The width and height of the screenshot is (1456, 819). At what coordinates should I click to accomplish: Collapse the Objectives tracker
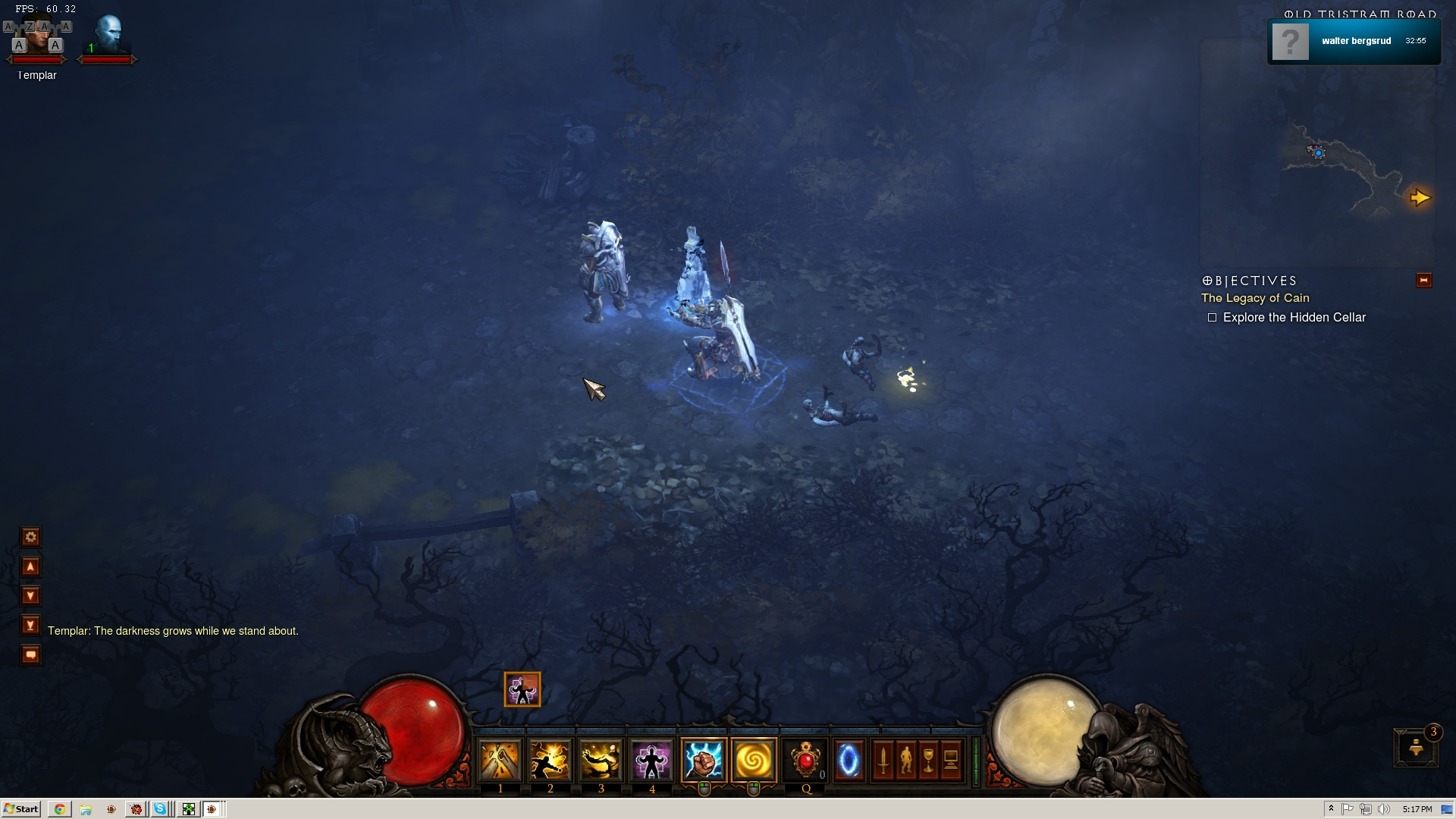(x=1423, y=281)
